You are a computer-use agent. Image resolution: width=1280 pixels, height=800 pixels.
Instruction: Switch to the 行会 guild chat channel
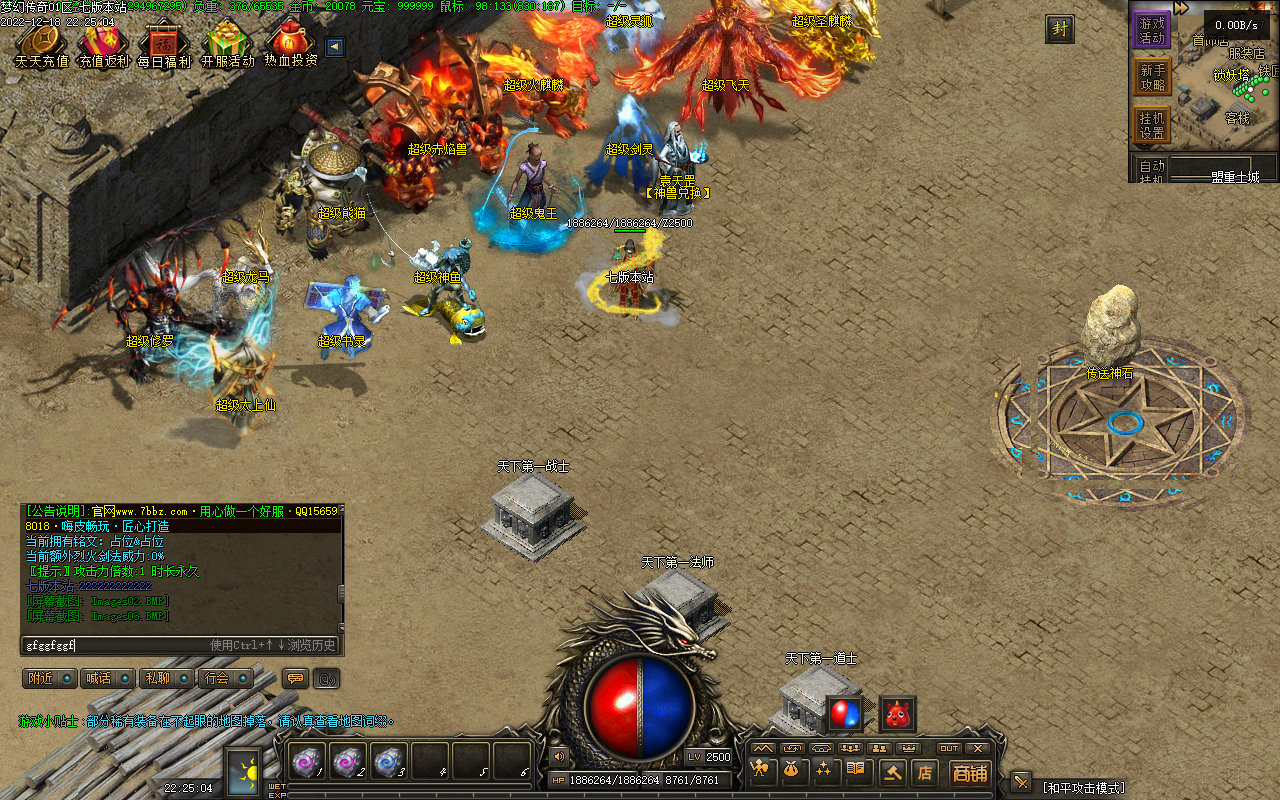(x=224, y=678)
